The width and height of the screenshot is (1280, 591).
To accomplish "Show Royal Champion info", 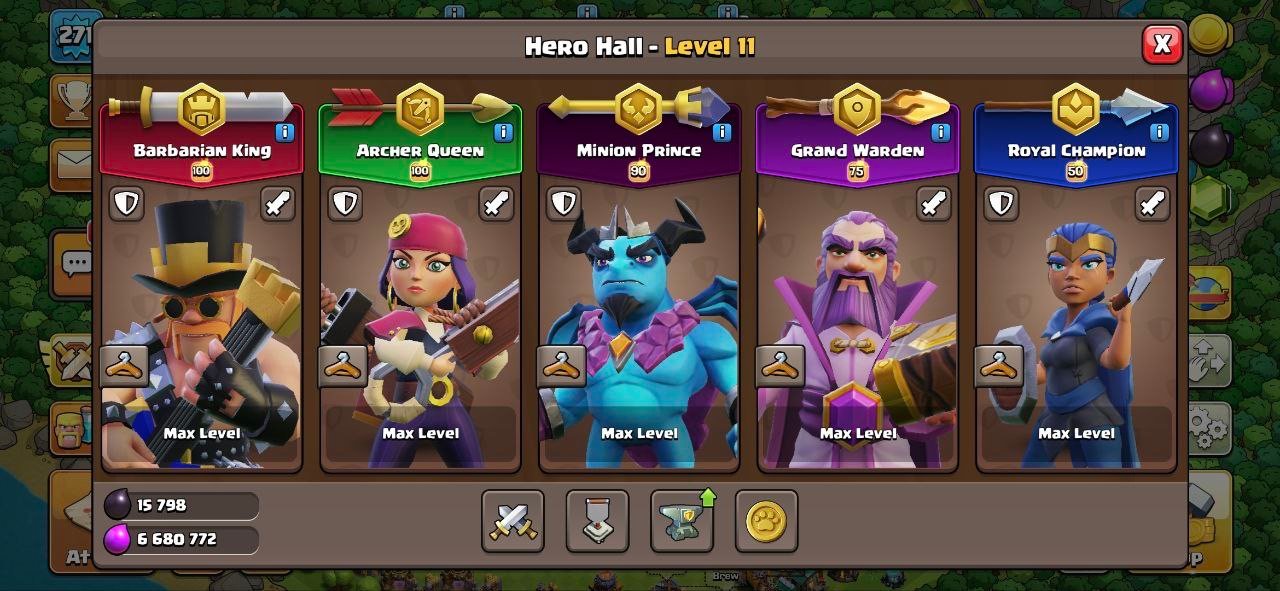I will 1159,132.
